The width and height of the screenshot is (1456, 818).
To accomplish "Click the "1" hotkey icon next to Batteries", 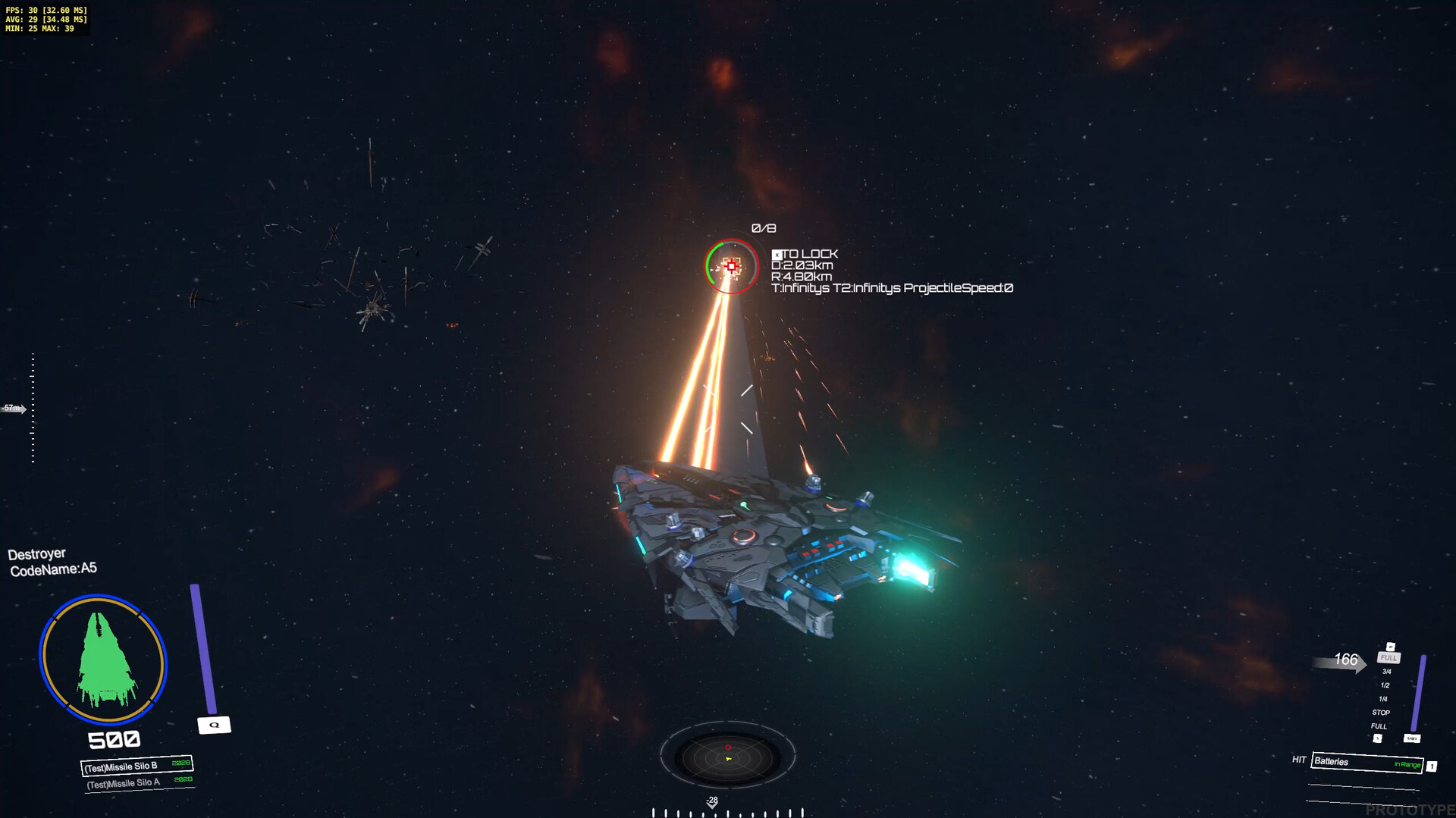I will pyautogui.click(x=1432, y=766).
